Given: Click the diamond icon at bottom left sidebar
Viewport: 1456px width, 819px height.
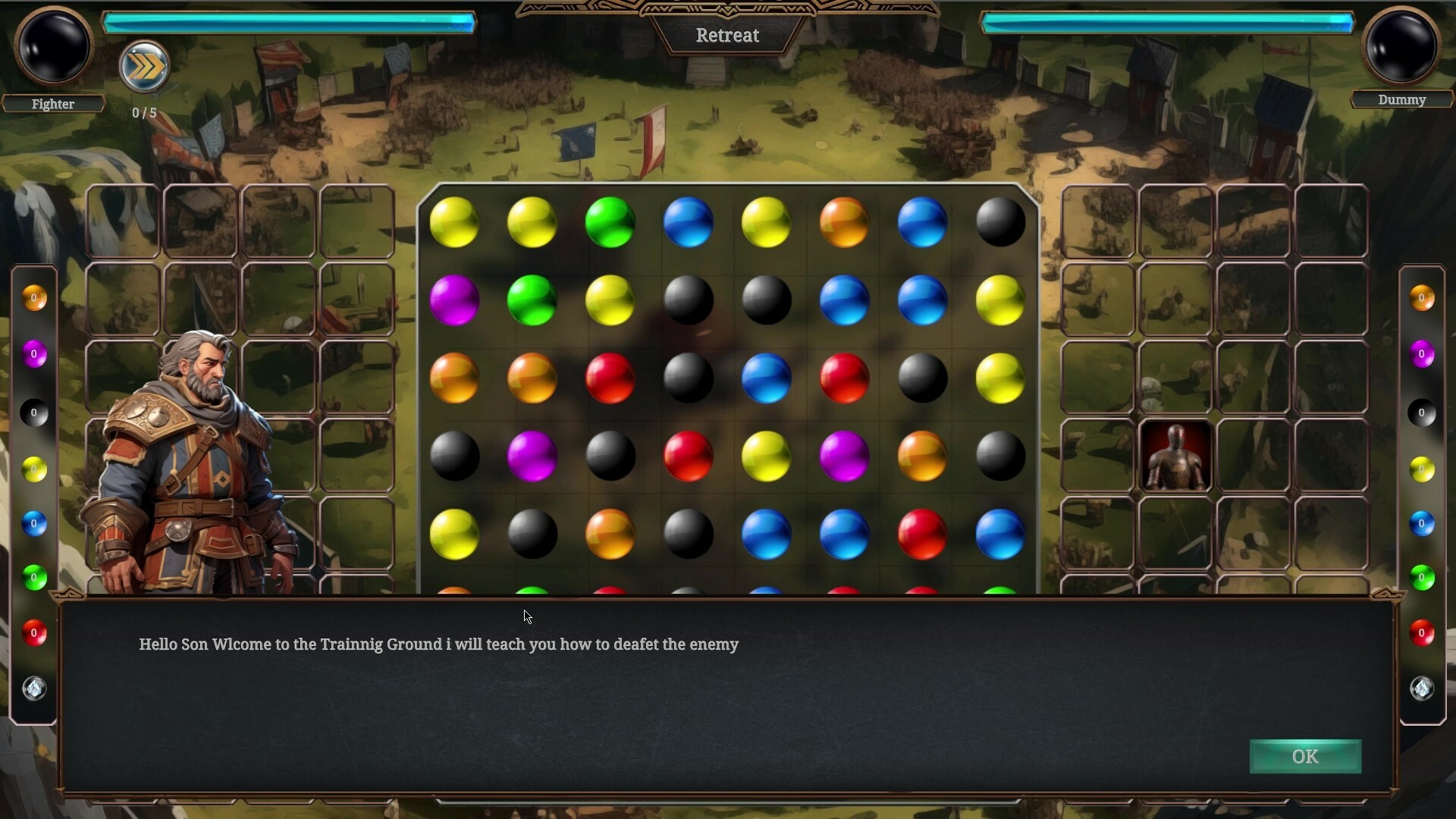Looking at the screenshot, I should tap(33, 689).
